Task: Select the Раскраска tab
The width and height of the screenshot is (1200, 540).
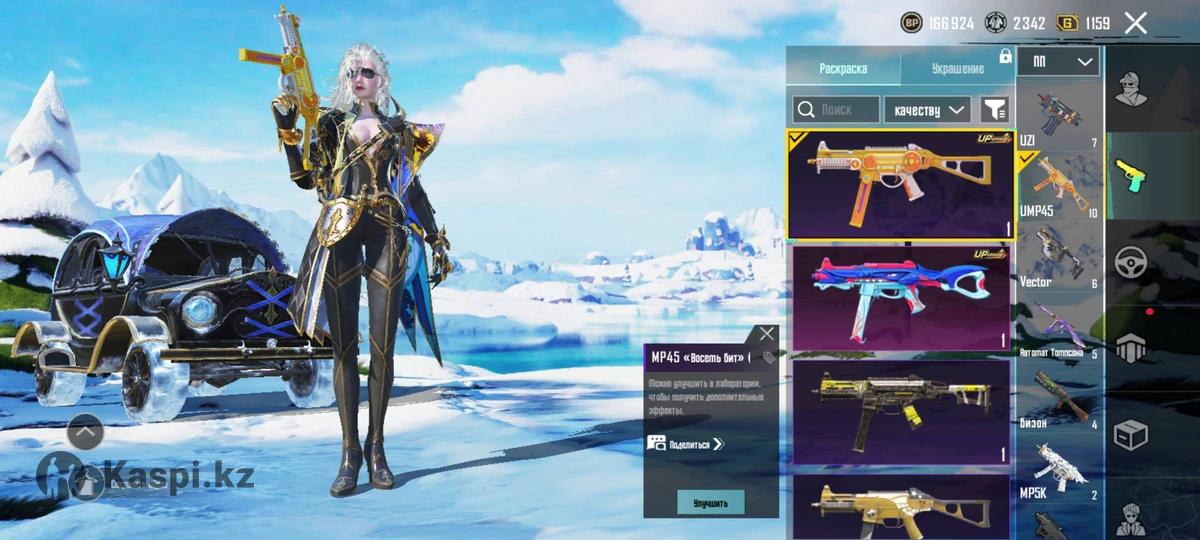Action: (843, 68)
